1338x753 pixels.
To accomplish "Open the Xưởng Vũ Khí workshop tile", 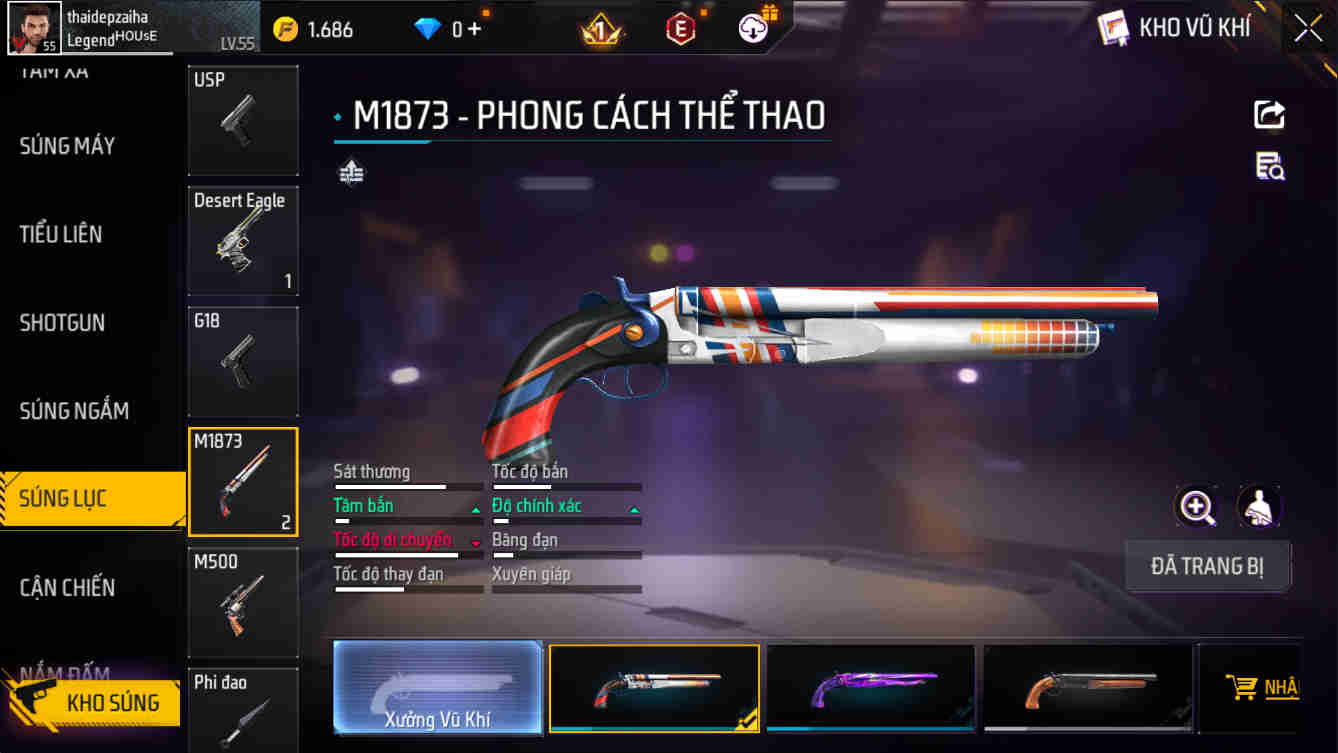I will pos(437,688).
